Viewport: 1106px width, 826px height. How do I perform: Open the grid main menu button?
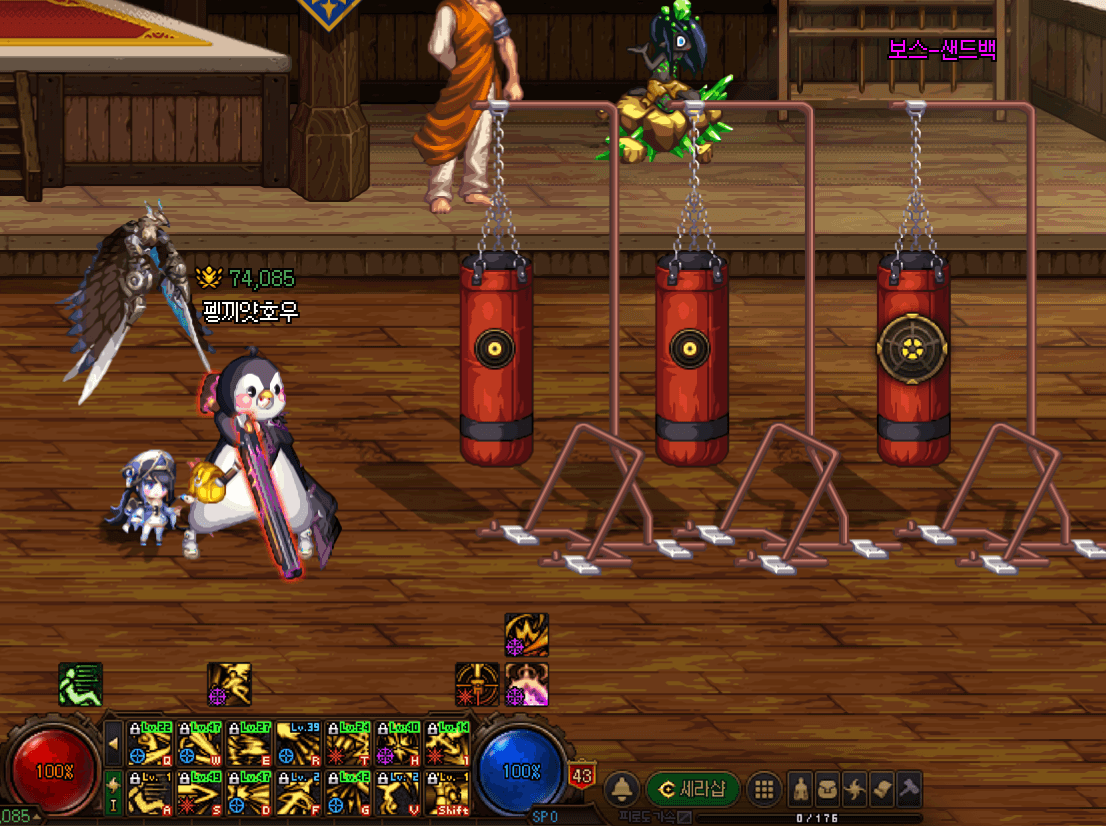tap(764, 789)
